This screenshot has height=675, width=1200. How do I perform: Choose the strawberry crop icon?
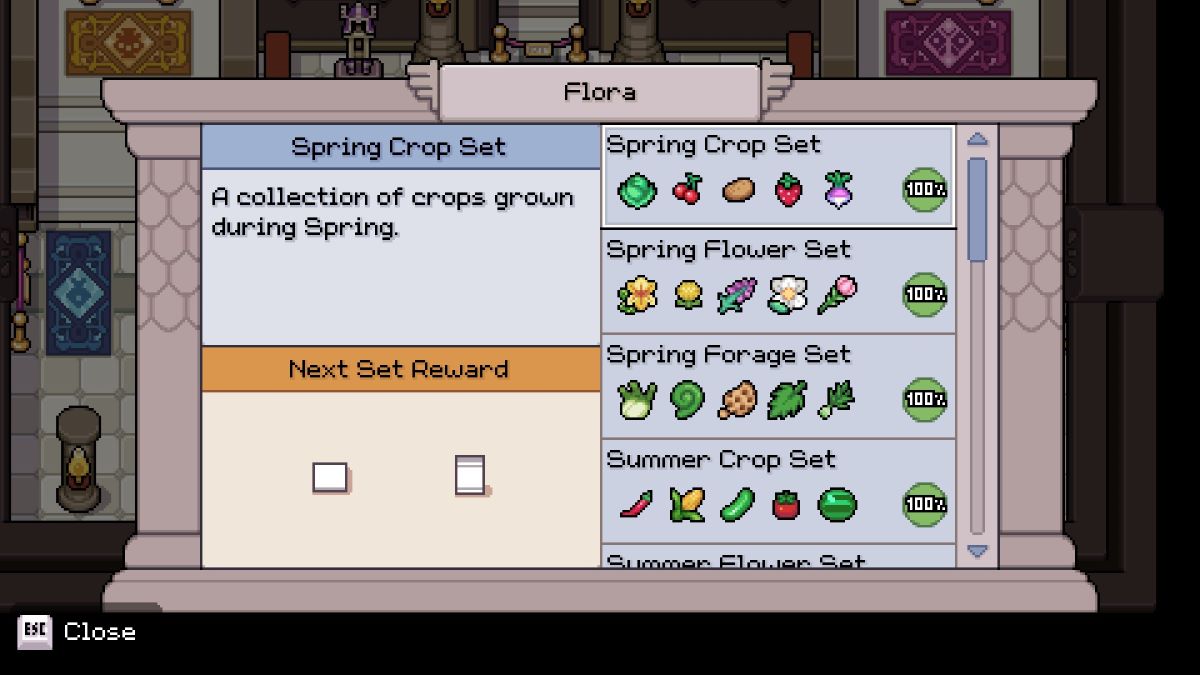tap(789, 190)
